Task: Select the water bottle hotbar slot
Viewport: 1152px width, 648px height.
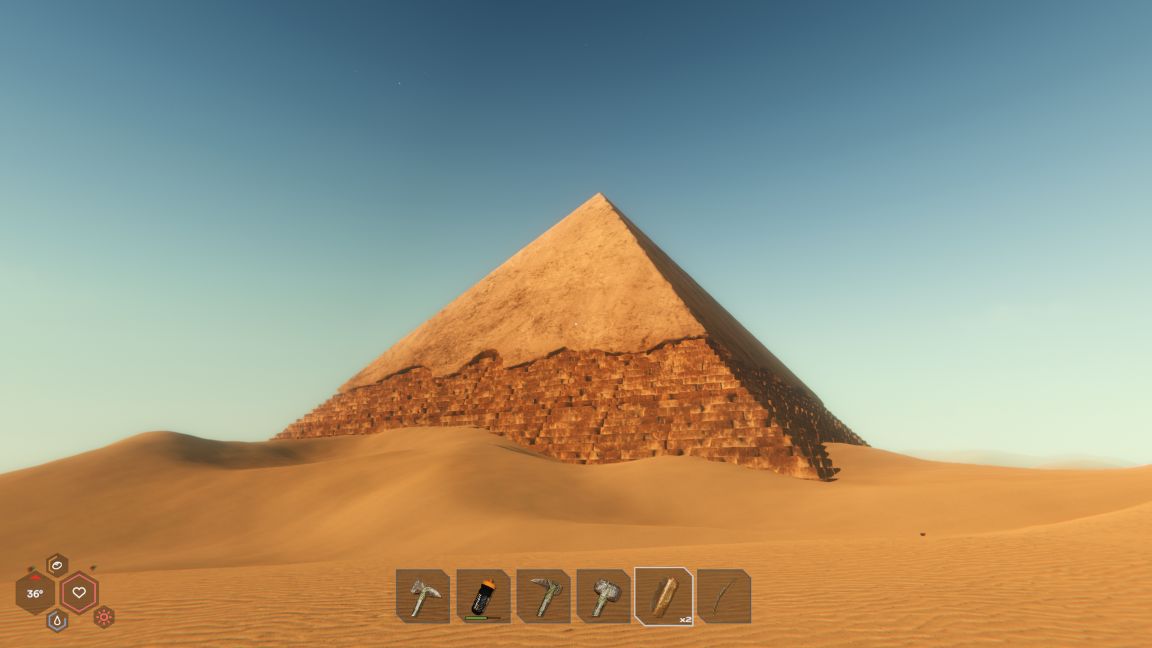Action: pyautogui.click(x=484, y=597)
